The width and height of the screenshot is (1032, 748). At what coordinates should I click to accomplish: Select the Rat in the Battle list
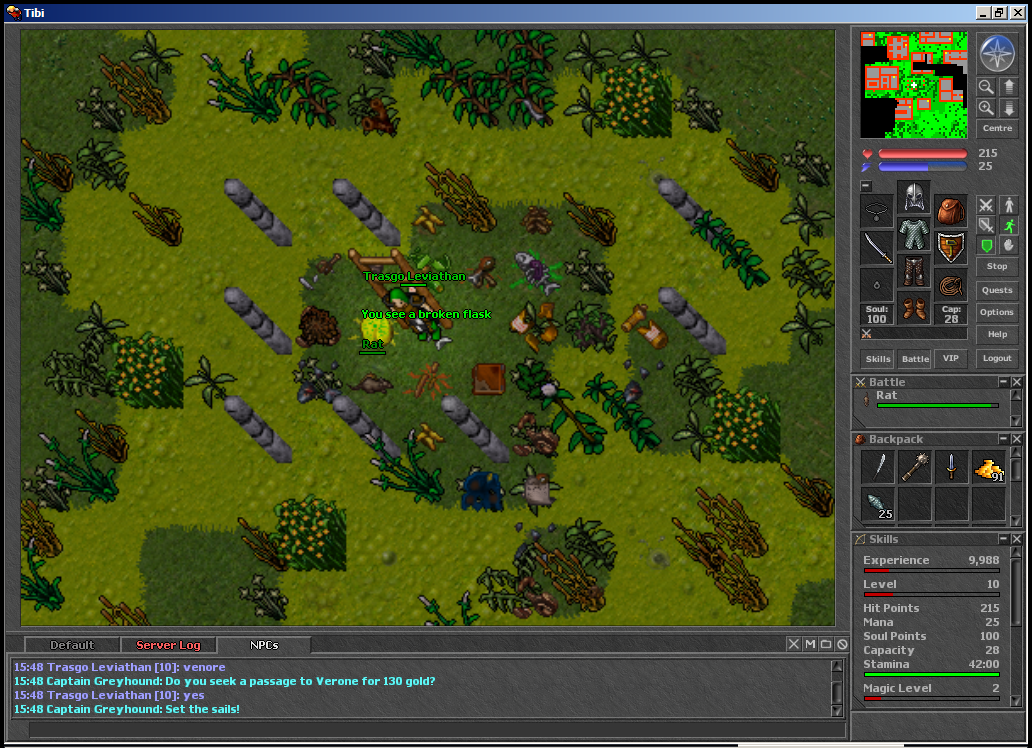coord(886,396)
